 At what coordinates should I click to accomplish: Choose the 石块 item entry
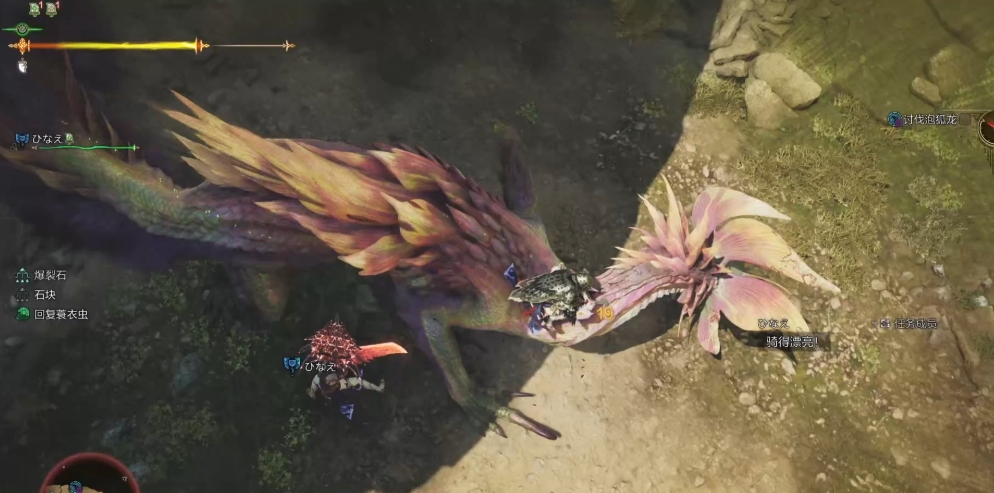46,295
